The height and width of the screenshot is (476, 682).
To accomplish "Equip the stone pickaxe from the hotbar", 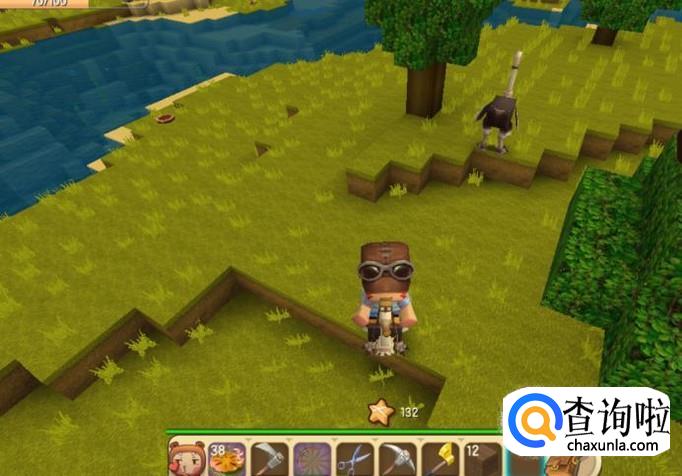I will [396, 459].
